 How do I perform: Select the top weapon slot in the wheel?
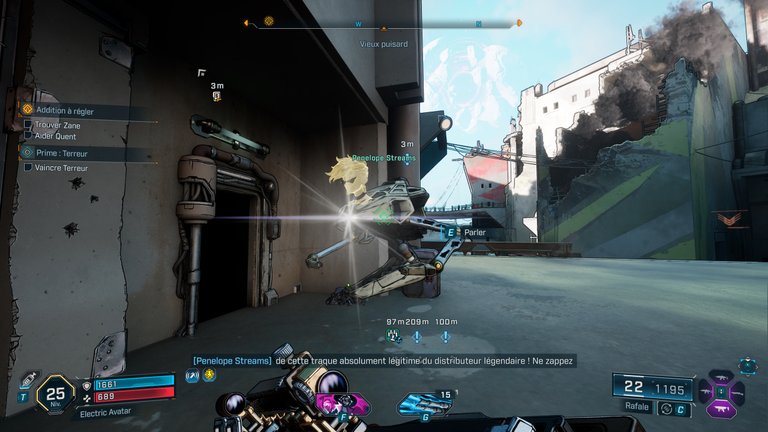coord(721,378)
